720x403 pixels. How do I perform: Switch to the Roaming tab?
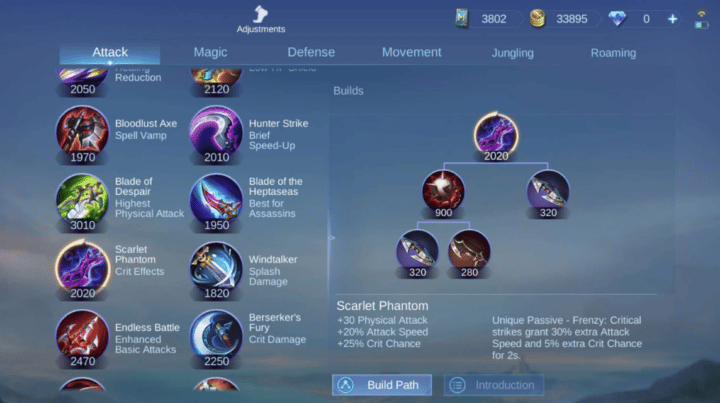coord(613,53)
